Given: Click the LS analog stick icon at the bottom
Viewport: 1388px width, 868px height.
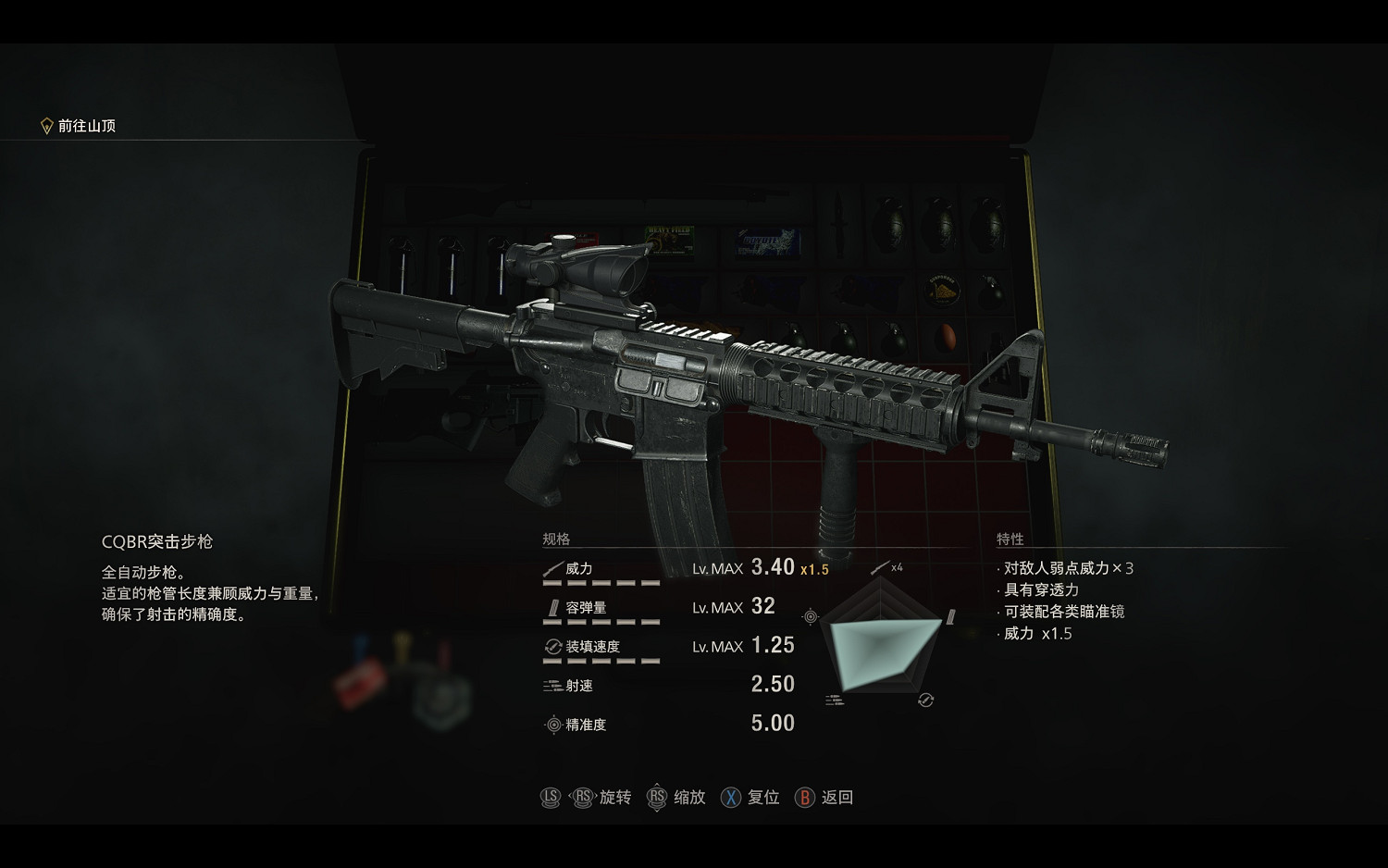Looking at the screenshot, I should (x=551, y=797).
